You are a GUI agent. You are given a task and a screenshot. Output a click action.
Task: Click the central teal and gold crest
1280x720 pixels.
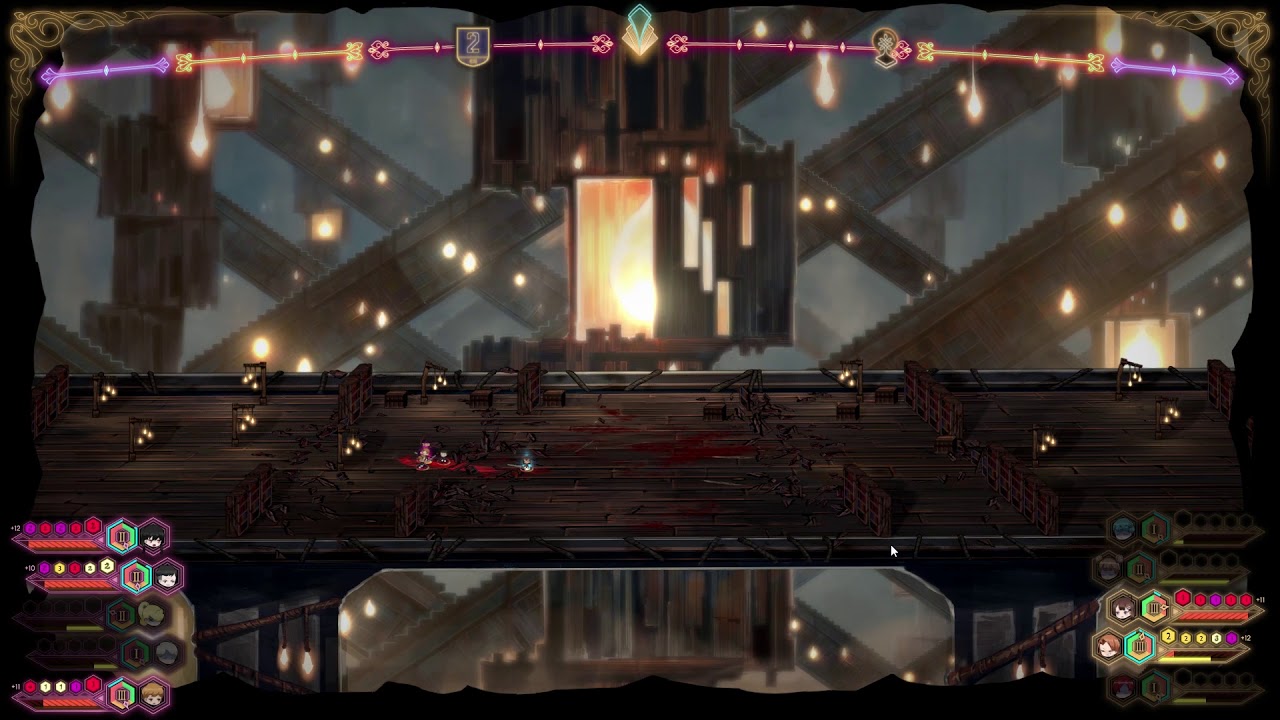[639, 32]
